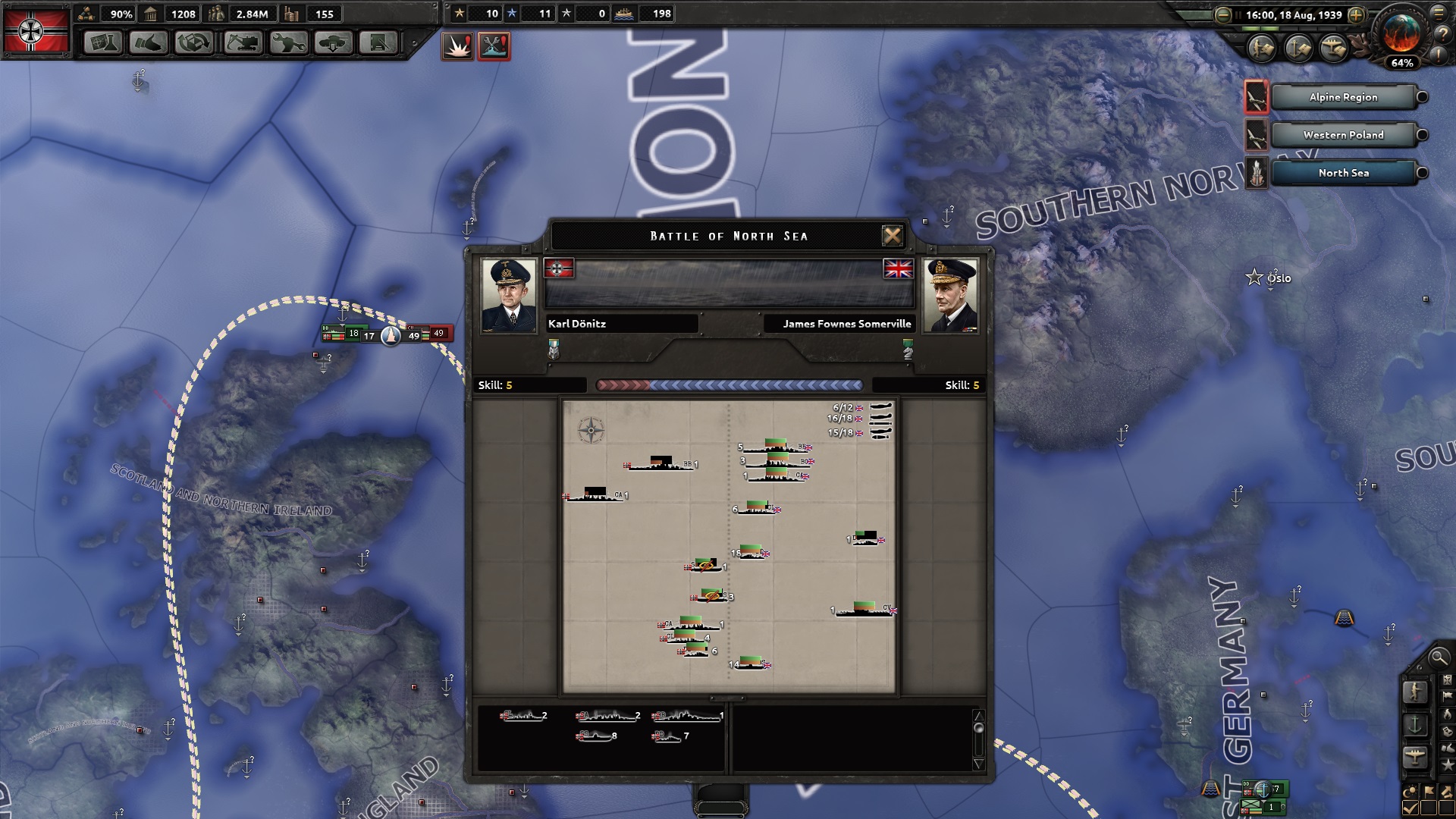Screen dimensions: 1456x819
Task: Click the land combat explosion alert
Action: tap(457, 47)
